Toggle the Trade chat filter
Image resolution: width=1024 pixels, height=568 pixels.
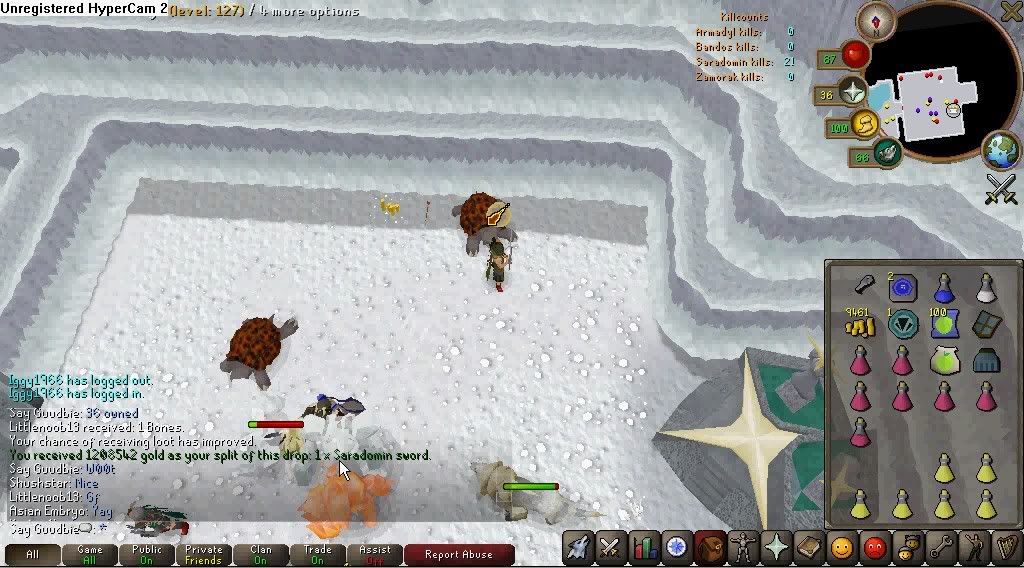[x=317, y=555]
